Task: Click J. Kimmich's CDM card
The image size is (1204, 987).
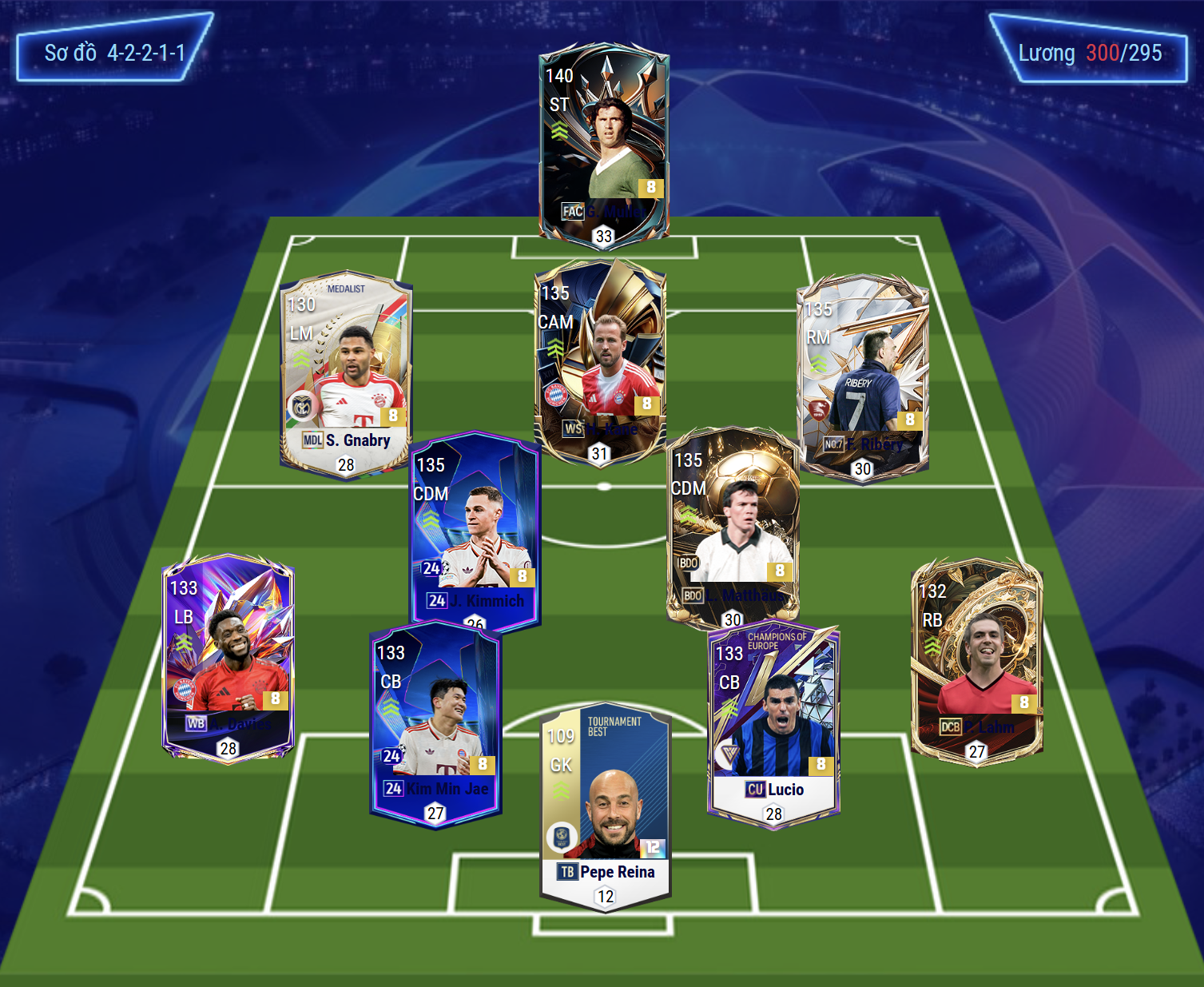Action: 475,531
